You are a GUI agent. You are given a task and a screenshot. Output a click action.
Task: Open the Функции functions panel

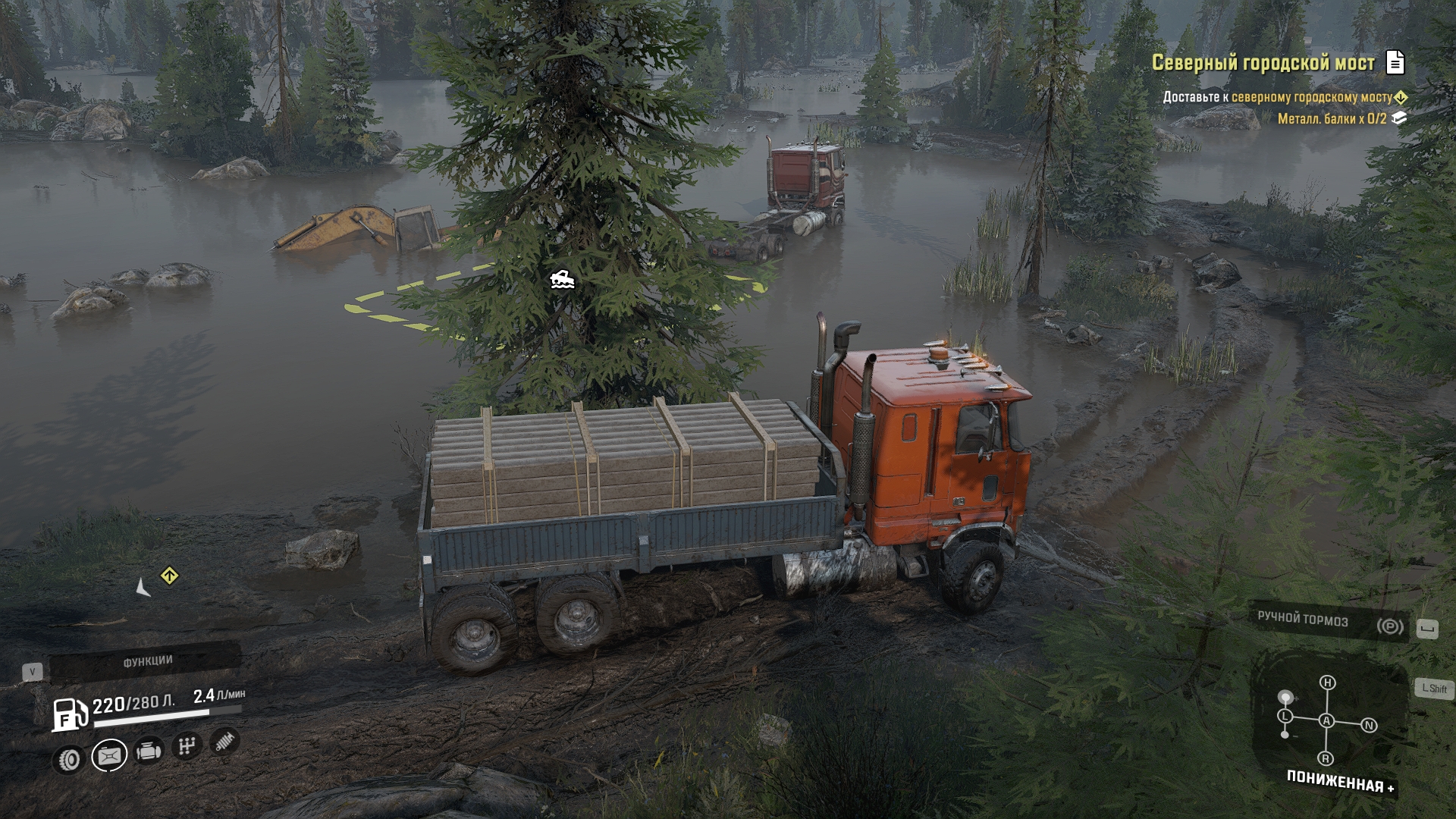click(x=147, y=661)
